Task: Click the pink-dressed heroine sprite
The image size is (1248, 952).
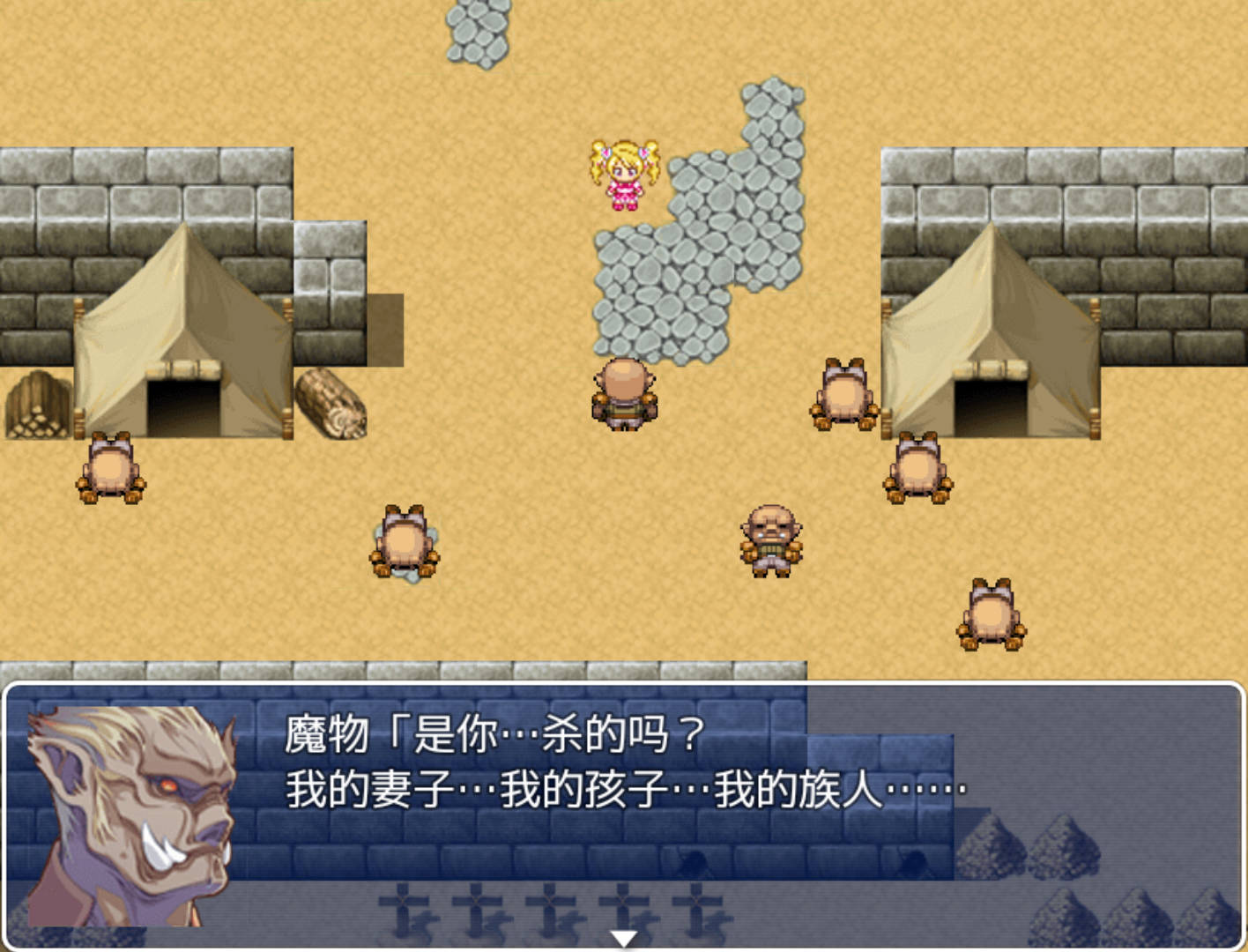Action: (626, 176)
